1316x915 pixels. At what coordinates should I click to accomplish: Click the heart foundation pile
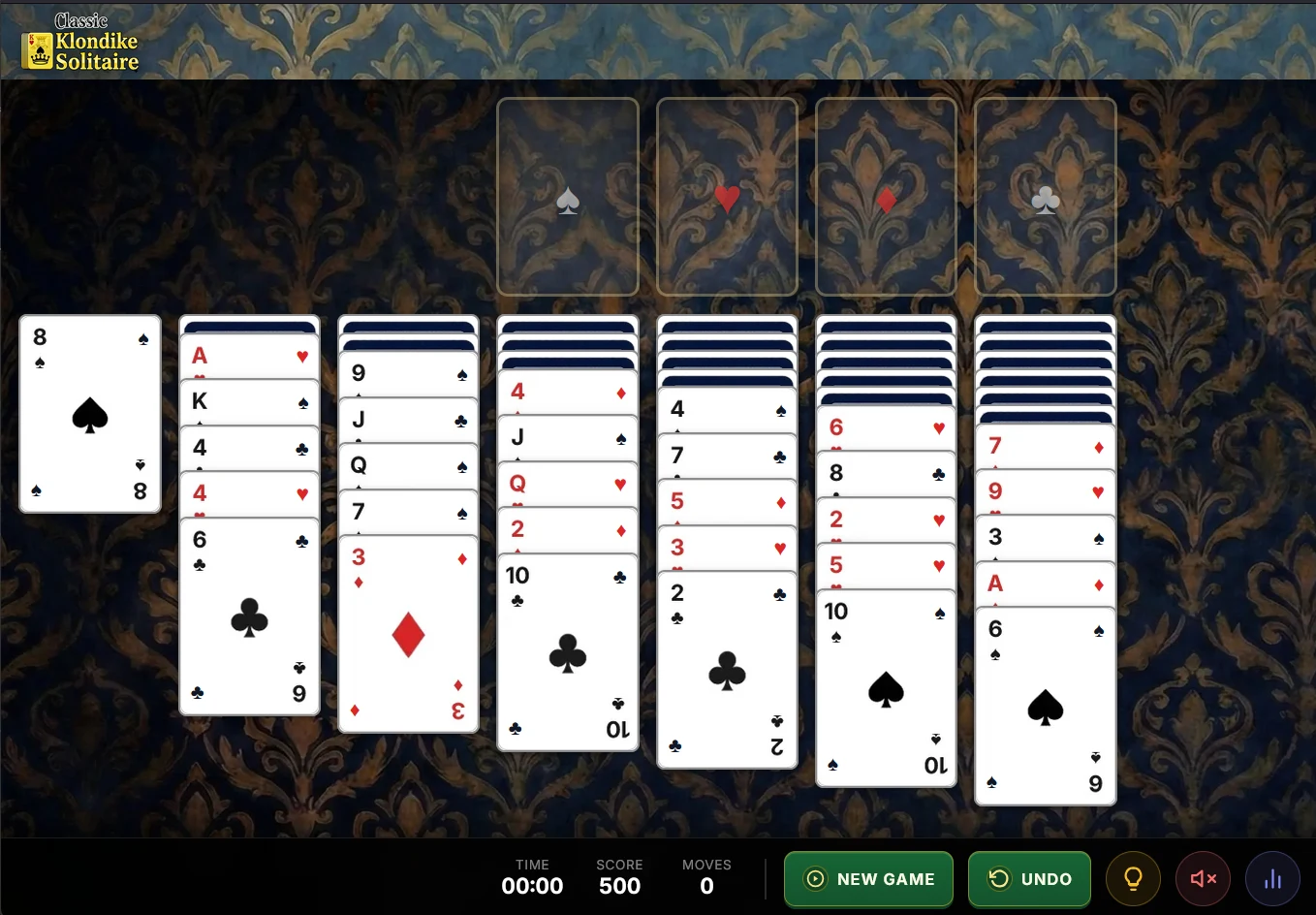[x=727, y=197]
